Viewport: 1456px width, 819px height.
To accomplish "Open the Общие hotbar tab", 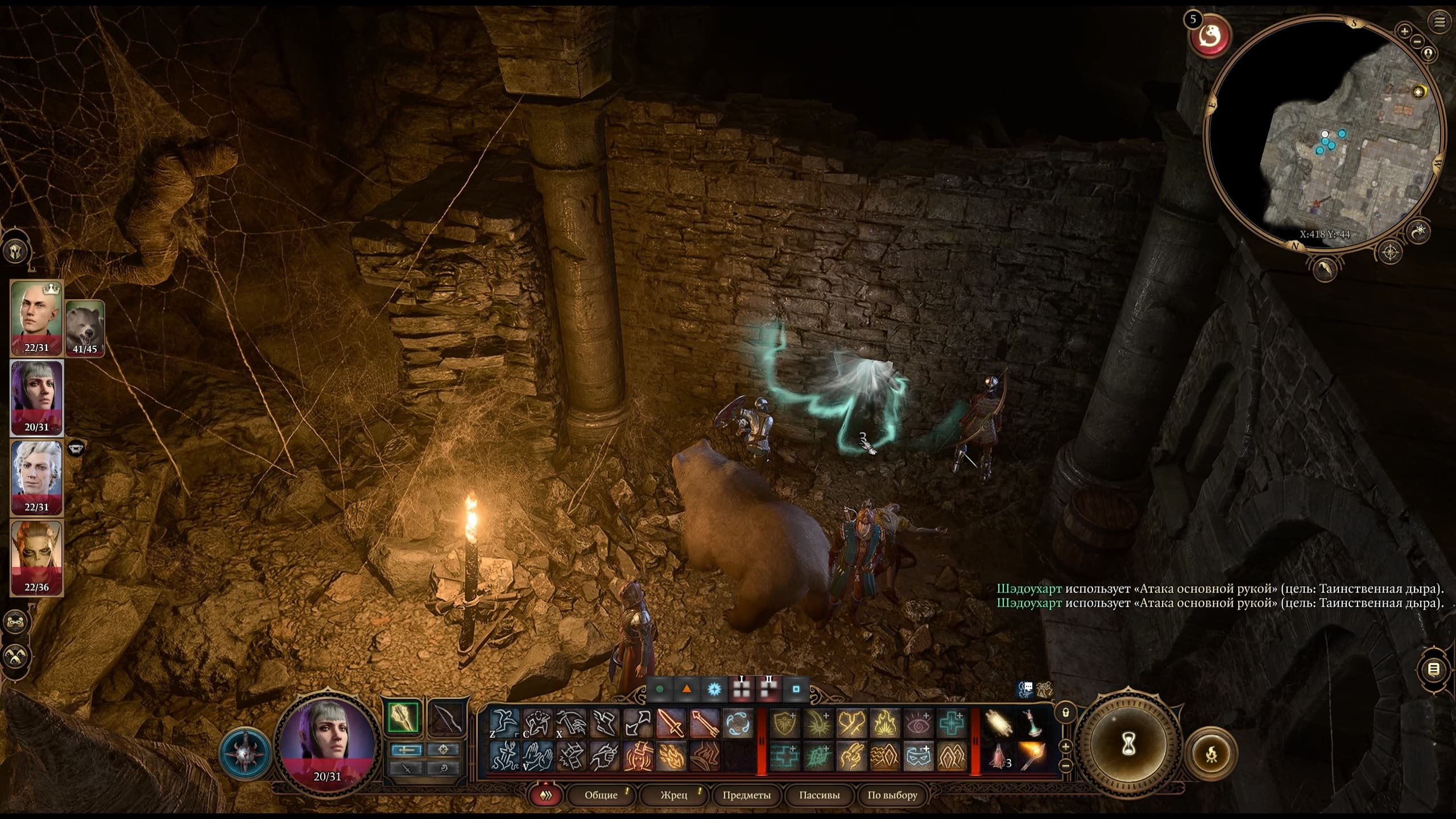I will tap(601, 795).
